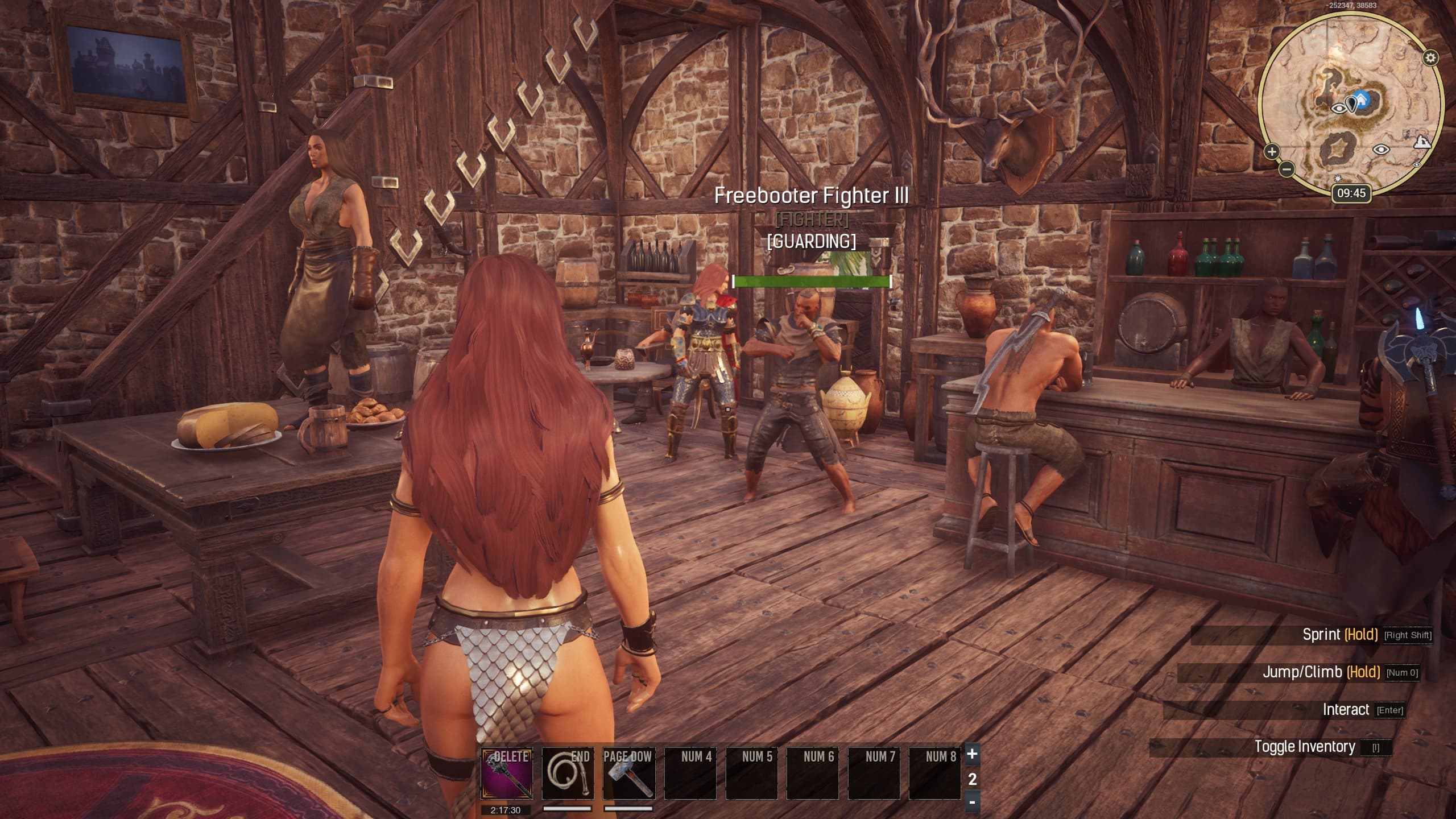Switch to the next hotbar with plus
Screen dimensions: 1456x819
point(973,754)
